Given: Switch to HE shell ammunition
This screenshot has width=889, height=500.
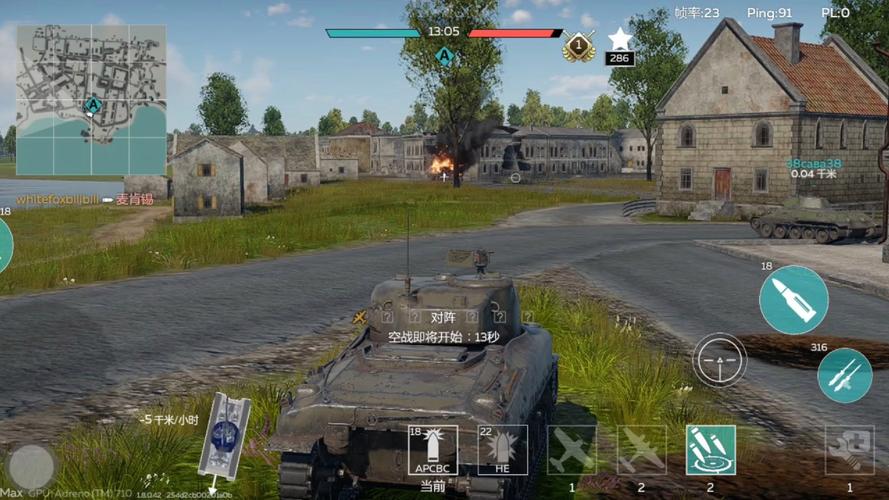Looking at the screenshot, I should [502, 450].
